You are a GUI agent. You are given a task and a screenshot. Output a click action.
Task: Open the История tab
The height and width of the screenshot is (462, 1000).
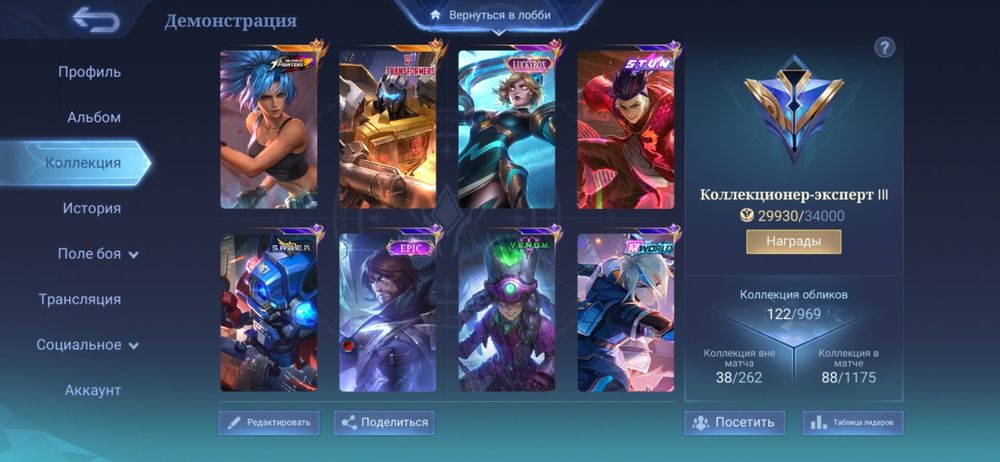click(92, 208)
